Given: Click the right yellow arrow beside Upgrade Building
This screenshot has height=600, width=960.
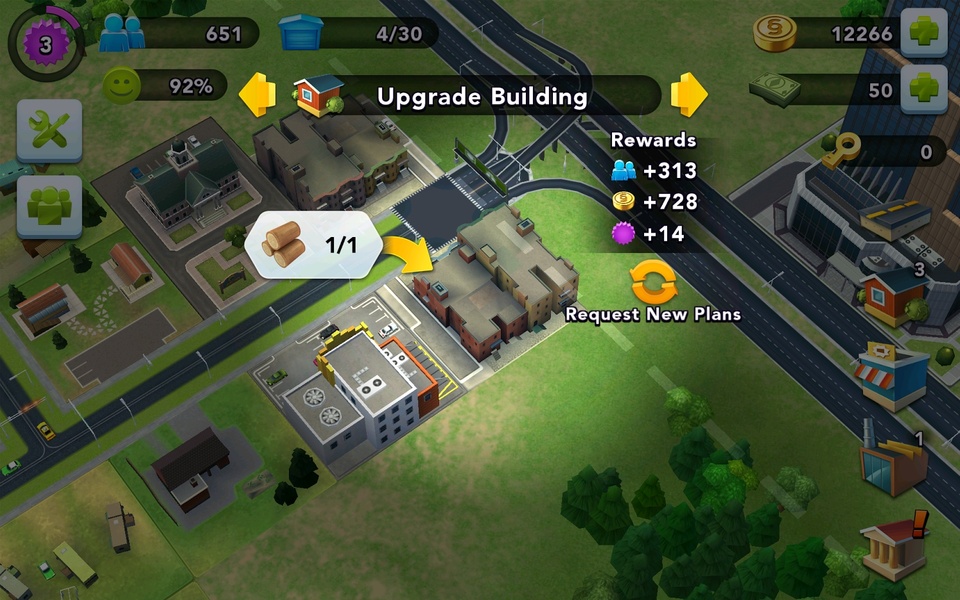Looking at the screenshot, I should [x=689, y=95].
